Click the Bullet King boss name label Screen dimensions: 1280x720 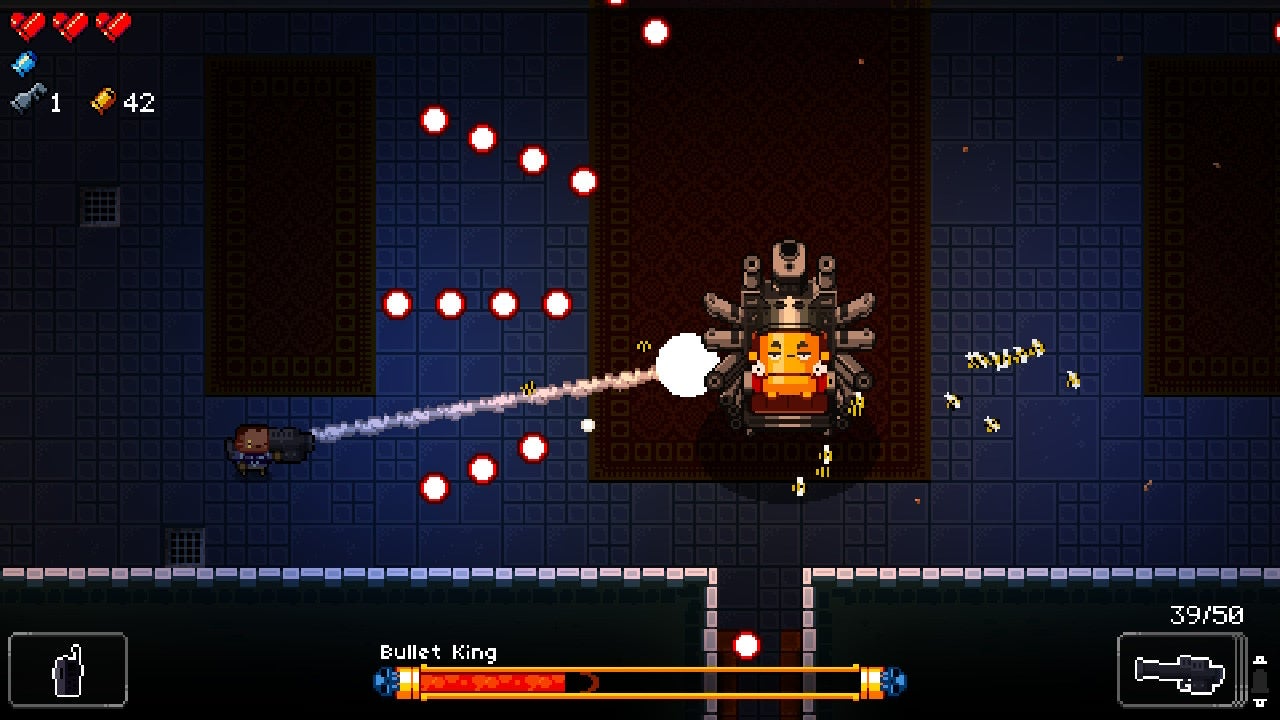[438, 652]
